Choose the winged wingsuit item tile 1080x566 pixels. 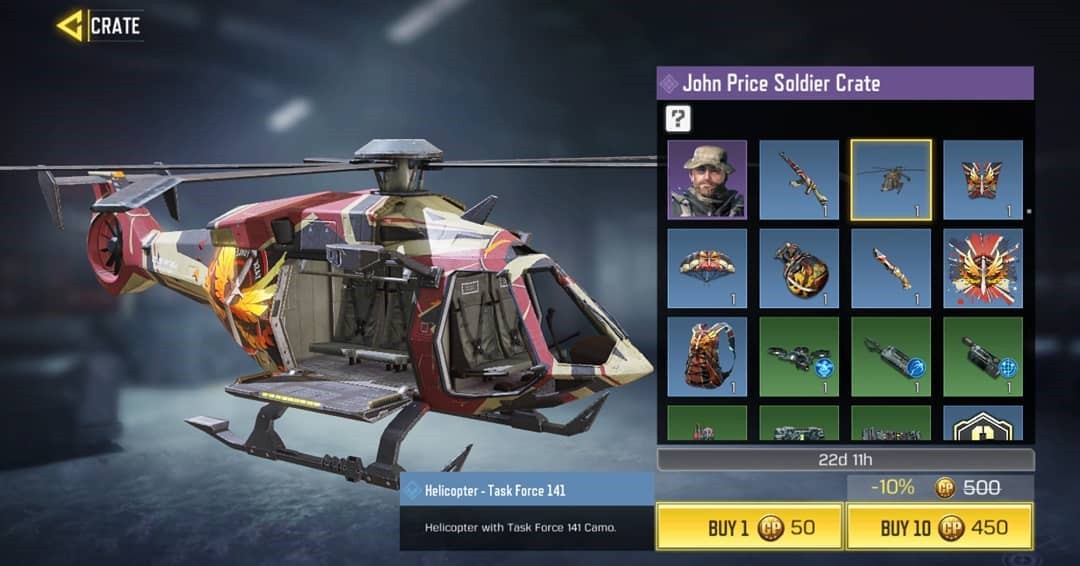[983, 180]
